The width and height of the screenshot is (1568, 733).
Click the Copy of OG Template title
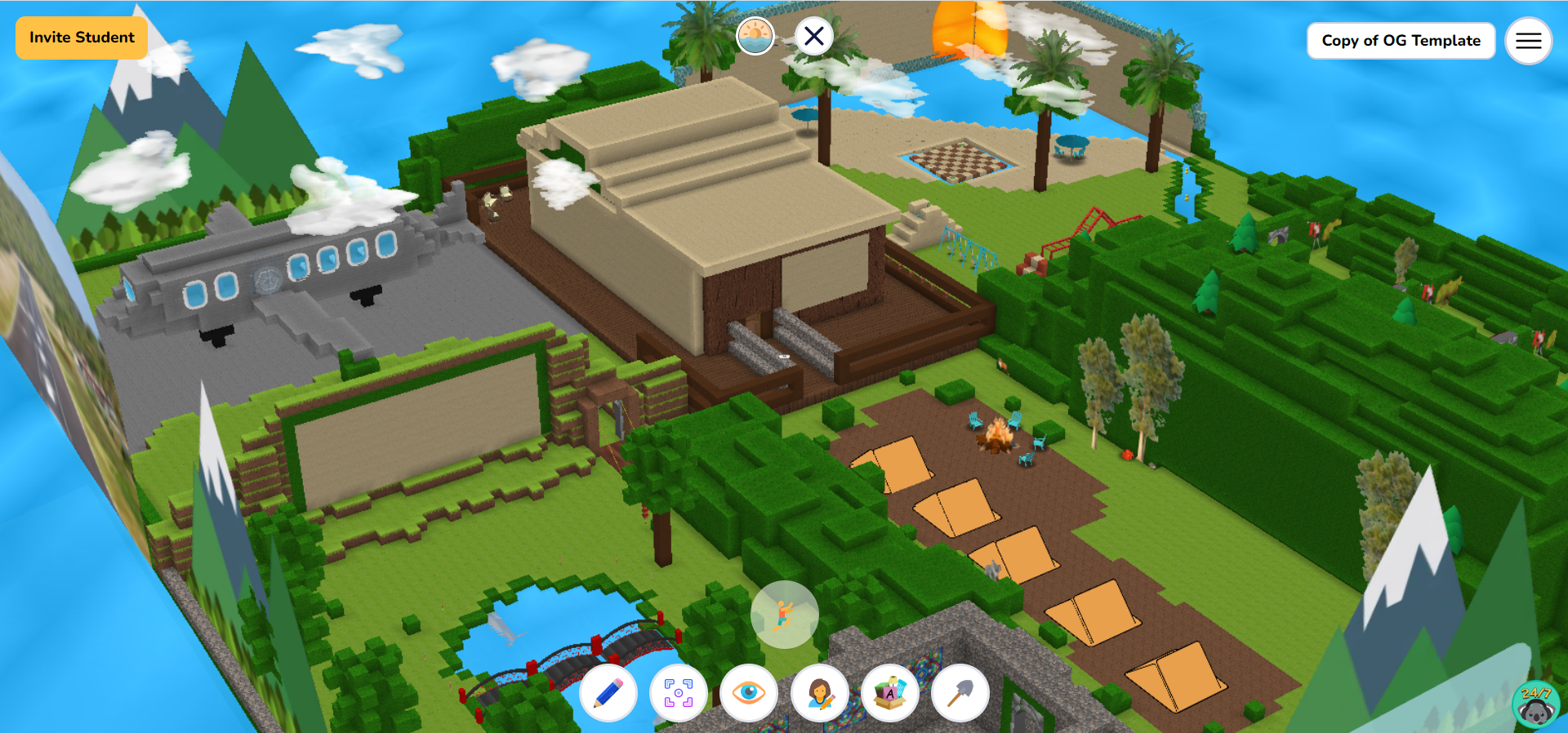coord(1401,40)
